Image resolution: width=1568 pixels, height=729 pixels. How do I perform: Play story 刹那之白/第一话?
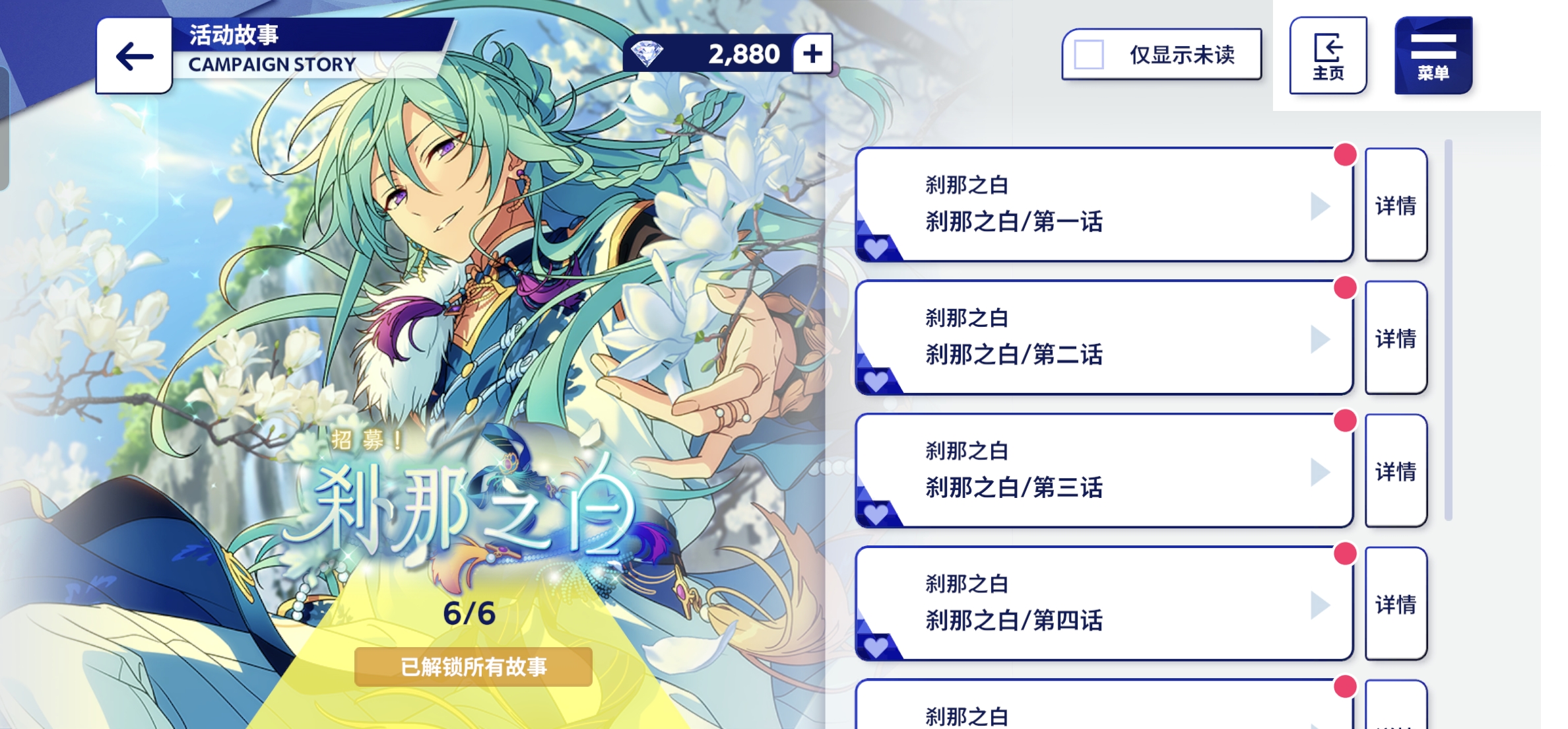pos(1103,205)
